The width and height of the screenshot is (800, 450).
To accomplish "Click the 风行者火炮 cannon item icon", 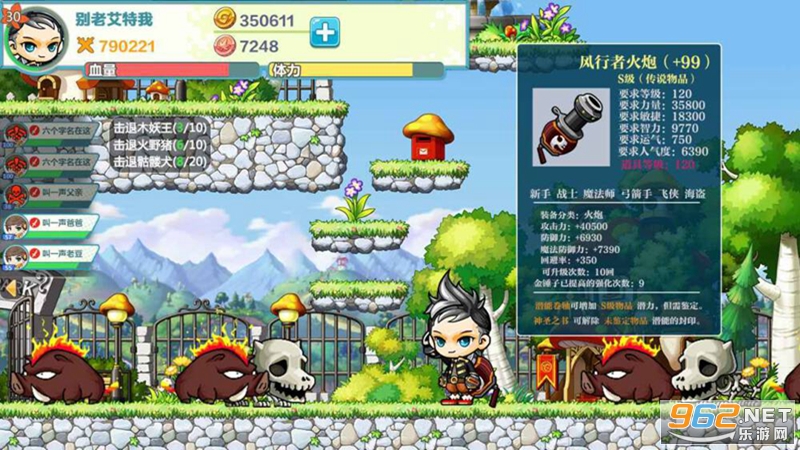I will (566, 129).
